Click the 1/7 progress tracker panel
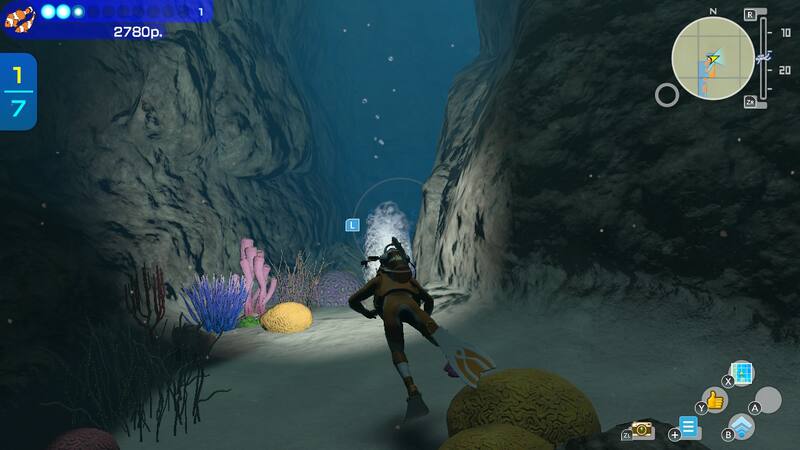800x450 pixels. click(x=18, y=92)
